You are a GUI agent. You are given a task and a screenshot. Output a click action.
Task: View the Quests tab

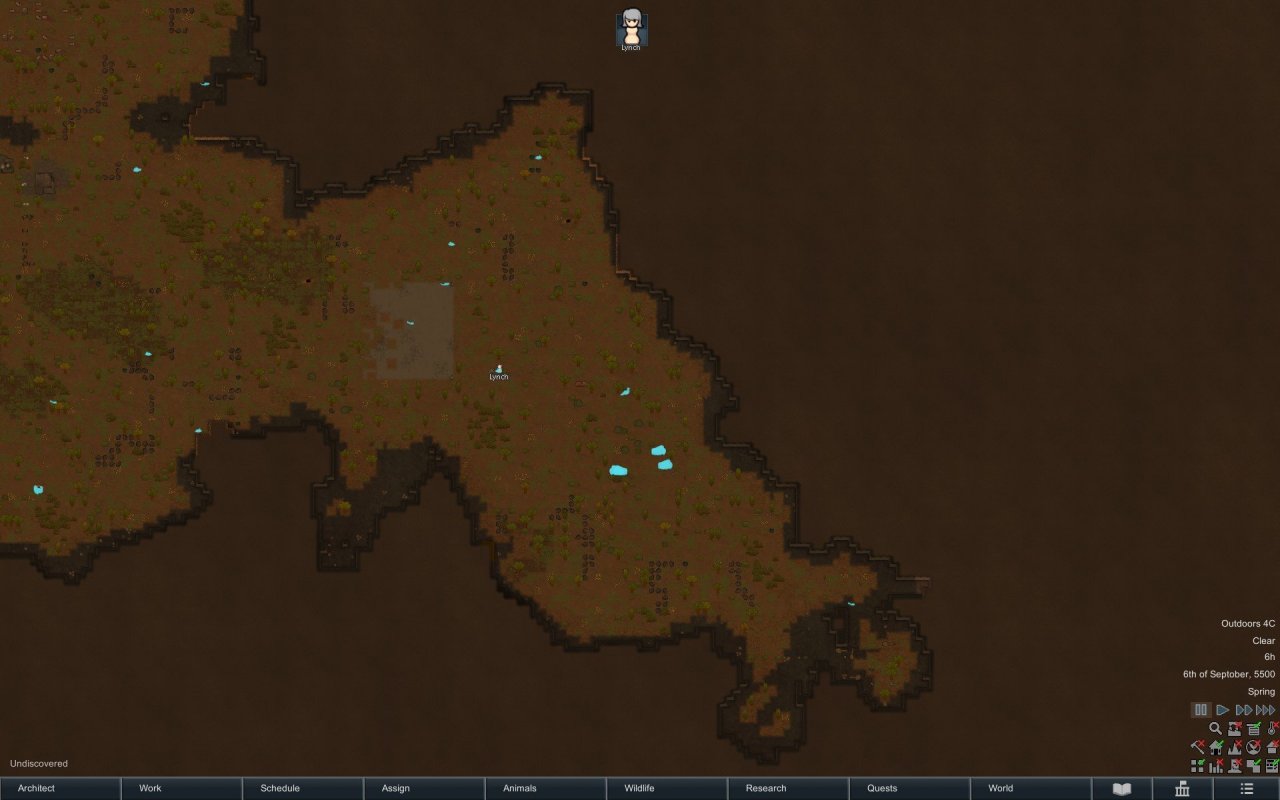(909, 788)
